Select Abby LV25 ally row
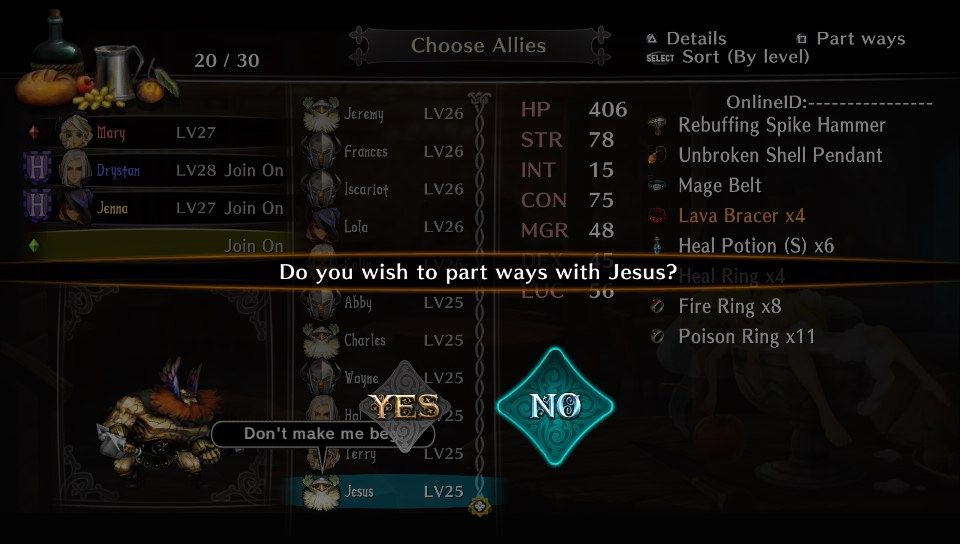Viewport: 960px width, 544px height. click(x=385, y=303)
